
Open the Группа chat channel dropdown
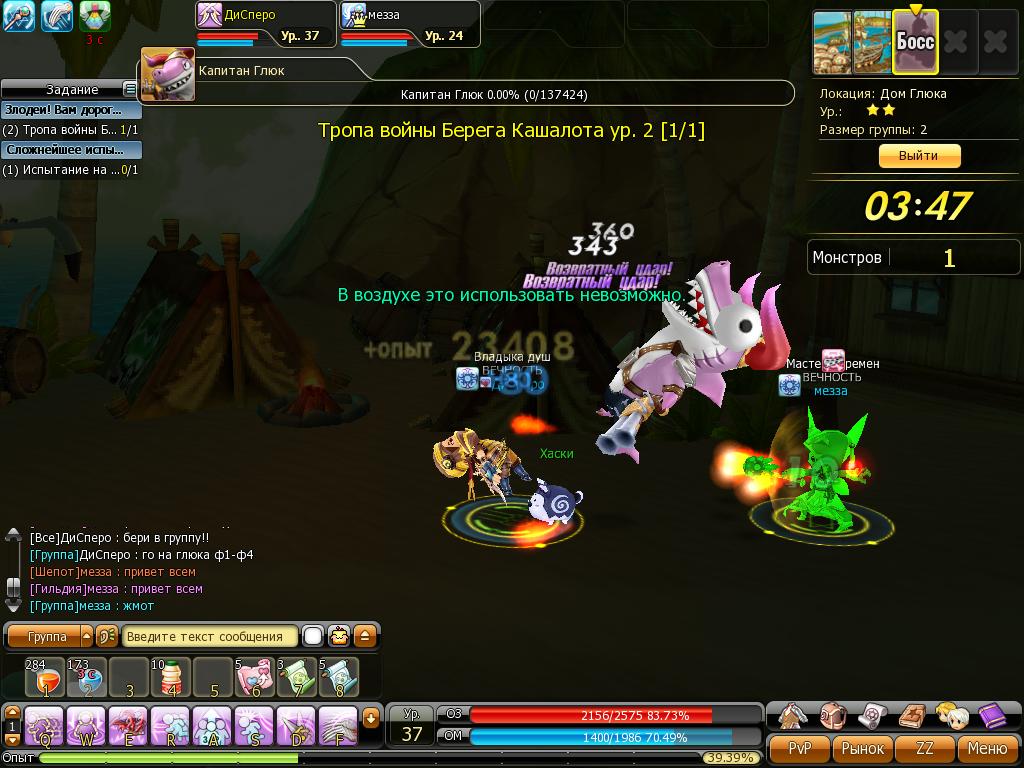(87, 636)
